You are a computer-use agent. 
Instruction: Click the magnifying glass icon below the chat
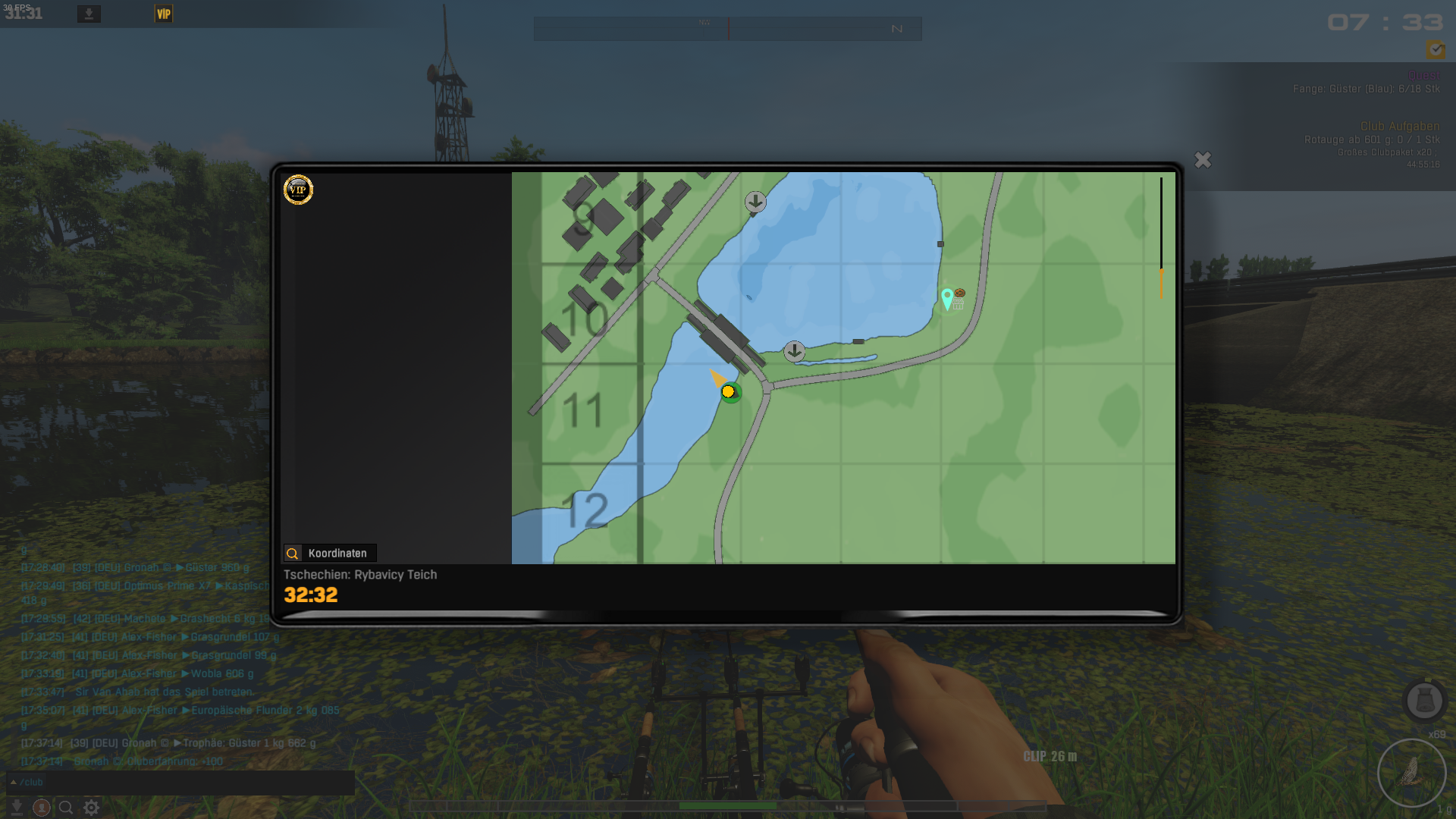tap(66, 808)
